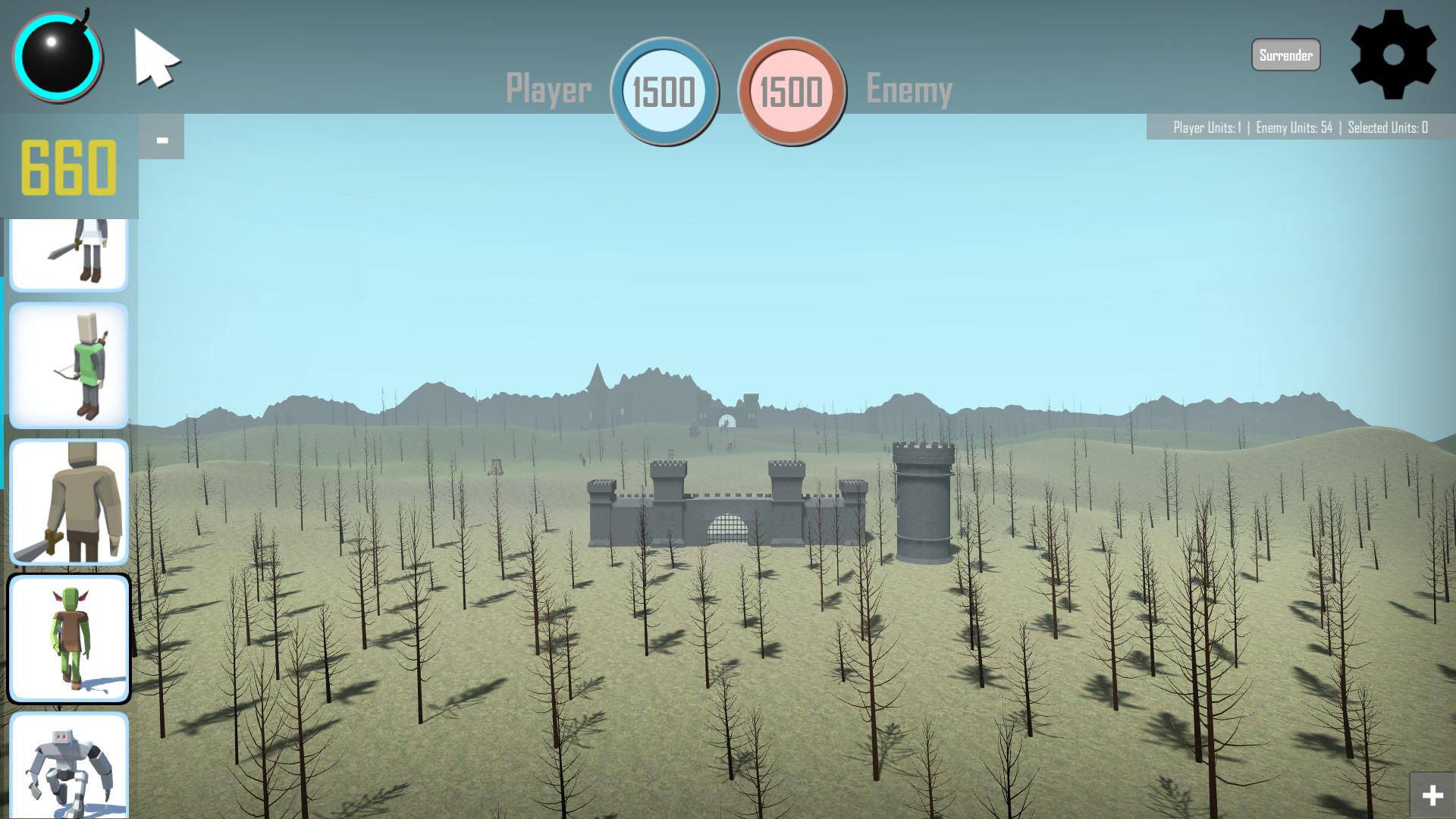Select the grey robot golem unit card

(69, 766)
